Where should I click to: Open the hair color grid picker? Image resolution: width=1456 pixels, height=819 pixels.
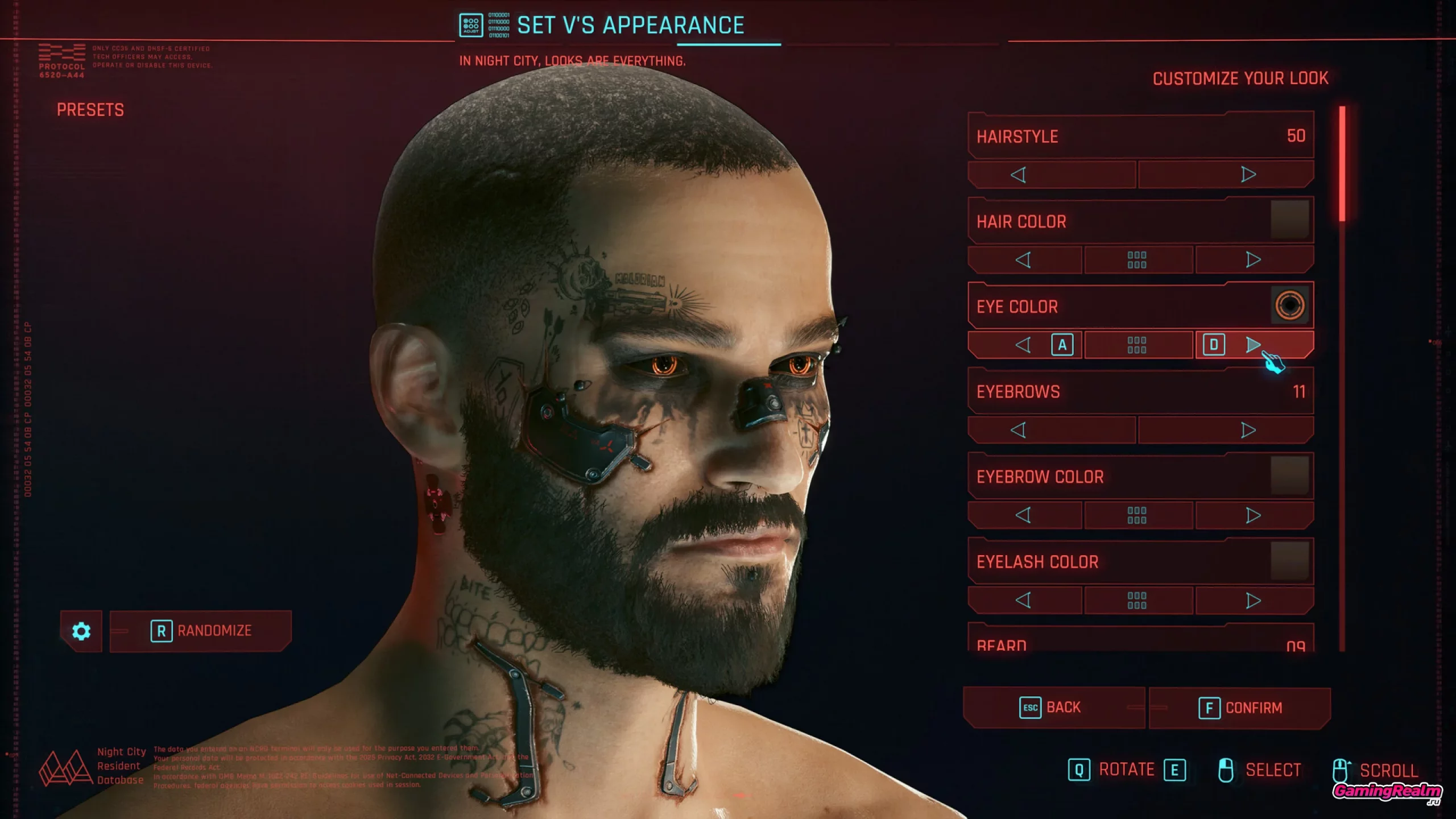pos(1137,260)
